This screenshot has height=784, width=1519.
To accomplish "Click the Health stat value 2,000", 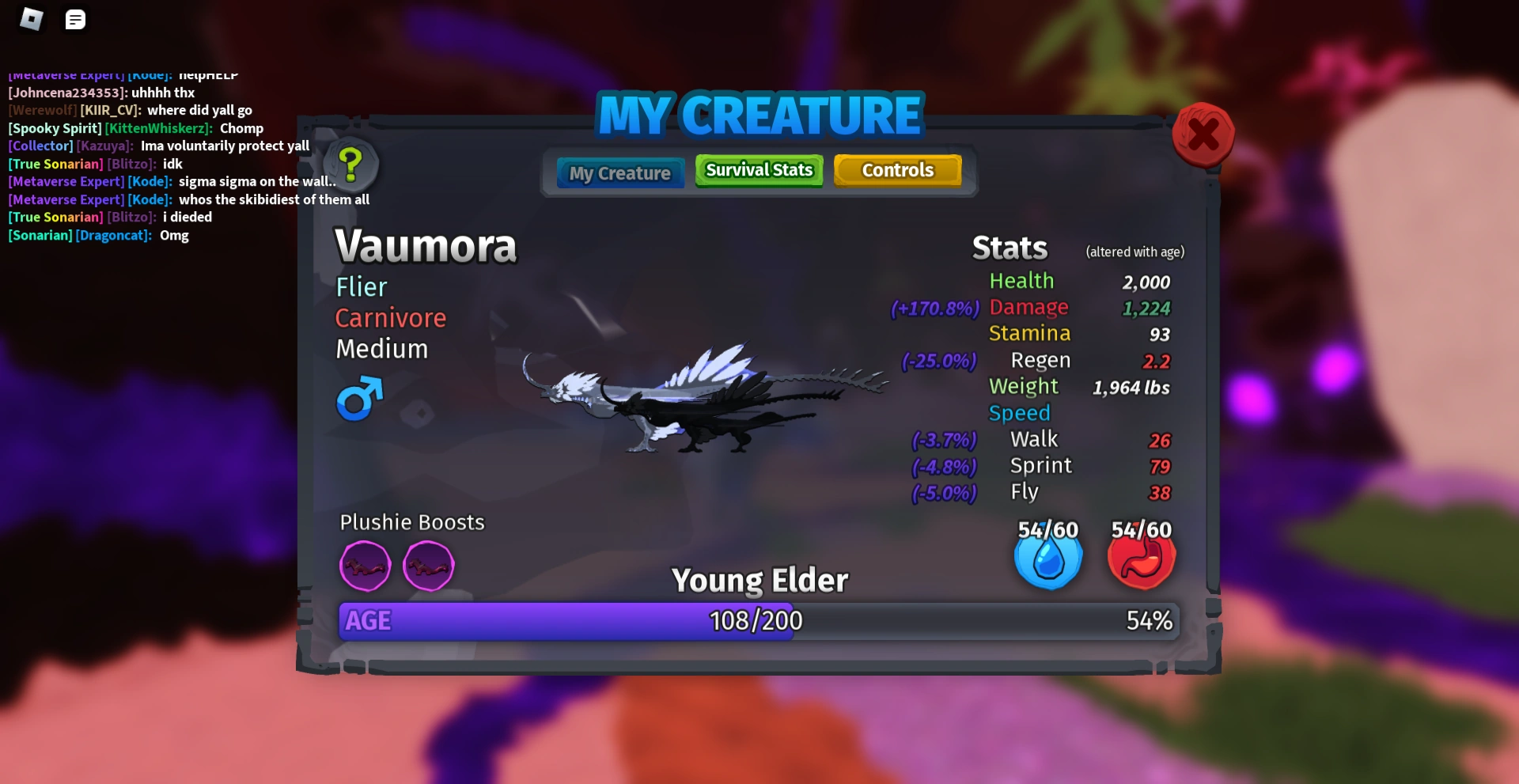I will pos(1146,282).
